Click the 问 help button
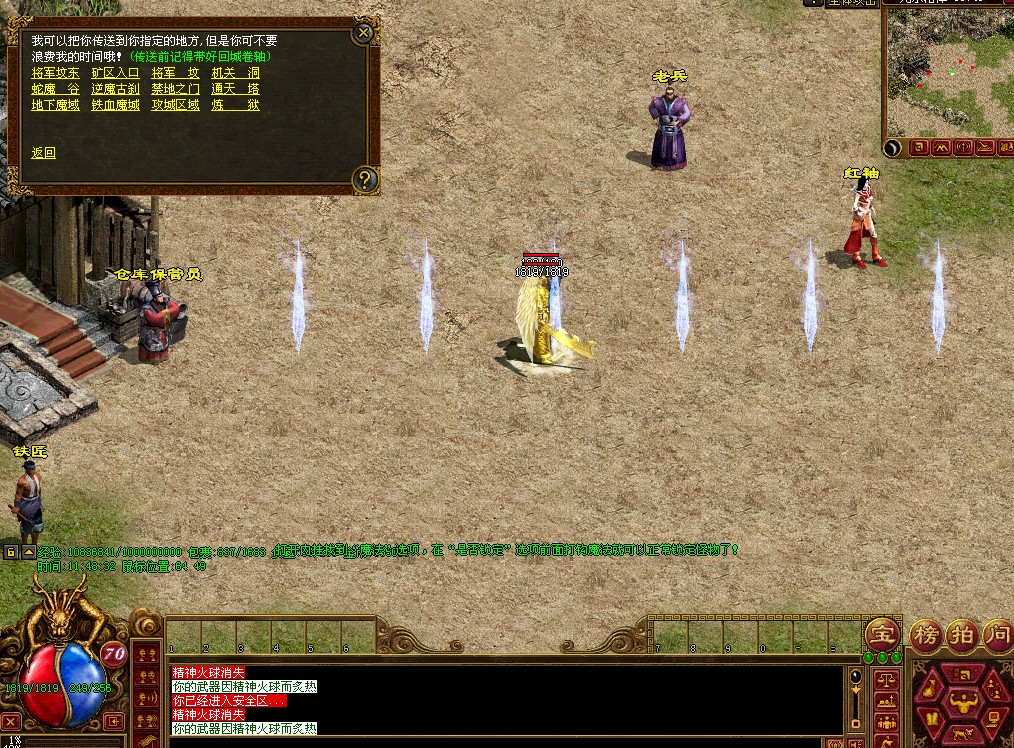This screenshot has width=1014, height=748. (x=996, y=633)
